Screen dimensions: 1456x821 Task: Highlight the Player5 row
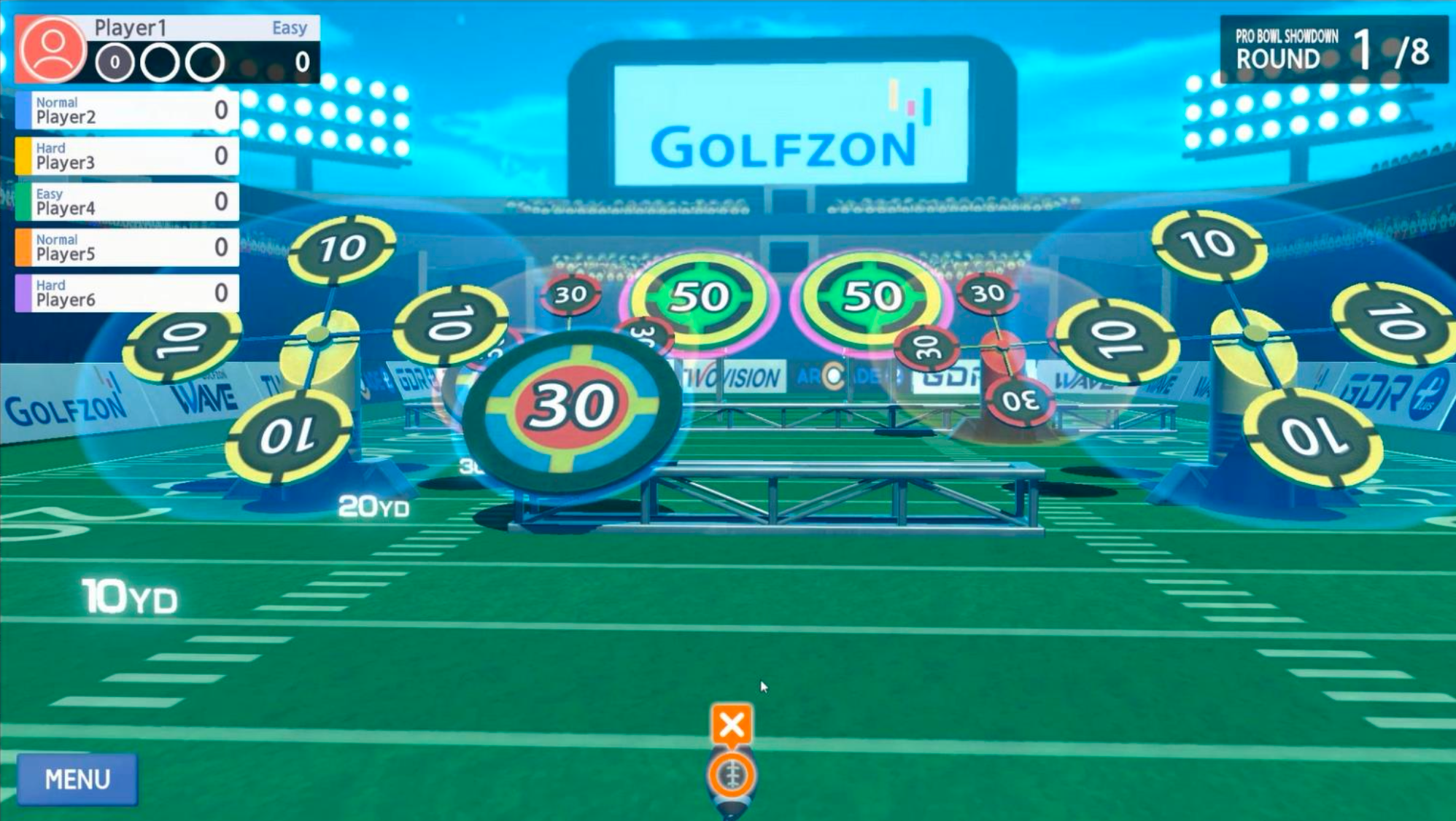[128, 247]
